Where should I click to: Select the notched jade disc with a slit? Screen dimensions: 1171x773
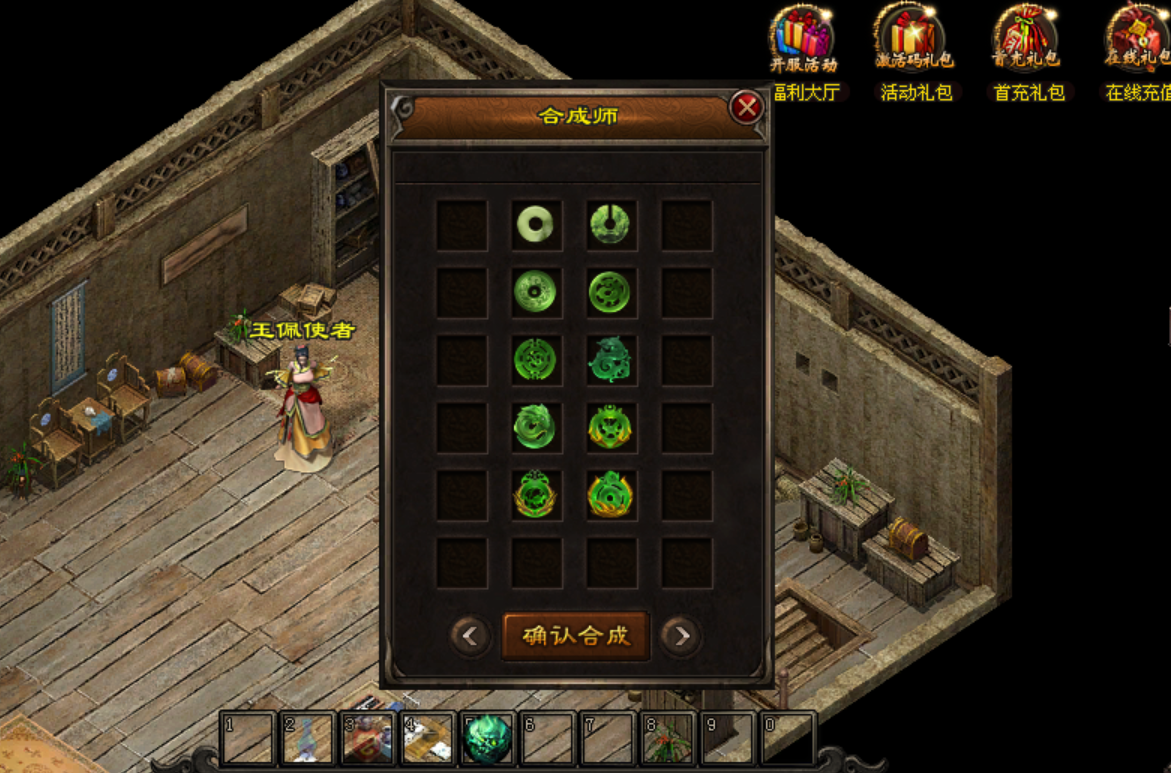610,224
